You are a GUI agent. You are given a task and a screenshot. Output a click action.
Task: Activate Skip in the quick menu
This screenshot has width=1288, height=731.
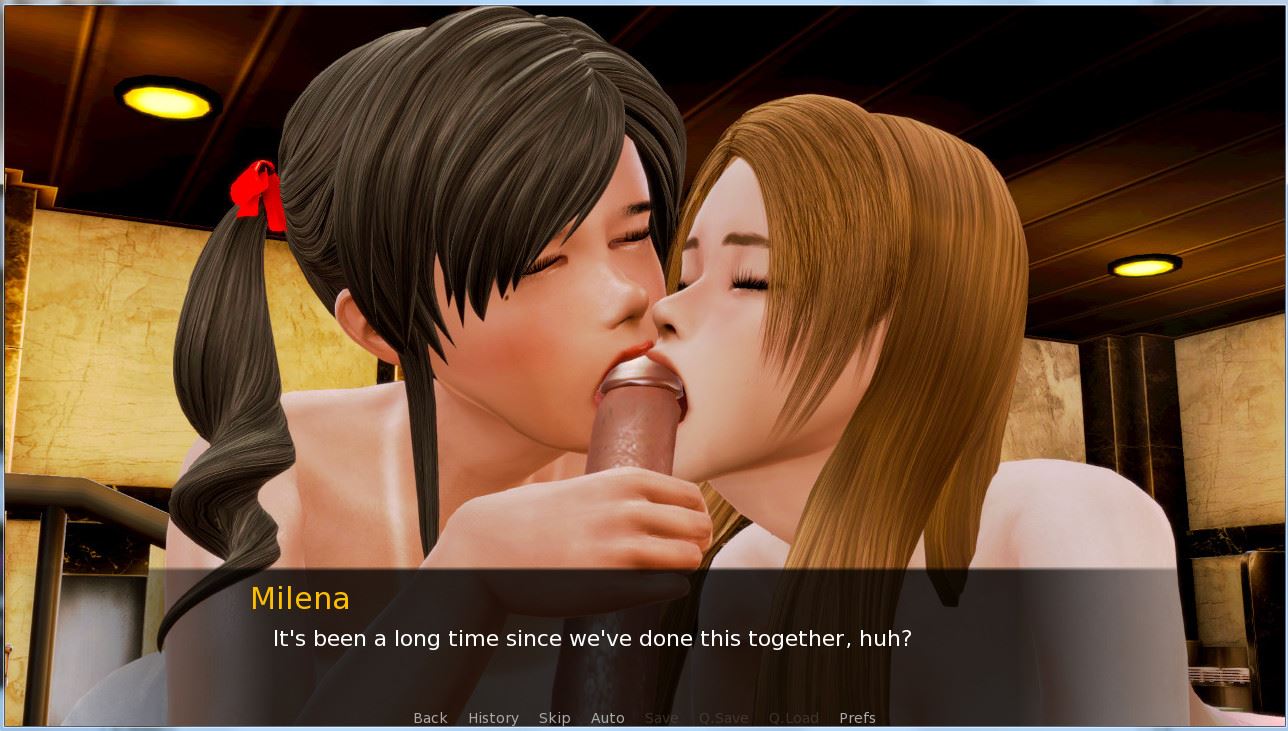[x=554, y=718]
